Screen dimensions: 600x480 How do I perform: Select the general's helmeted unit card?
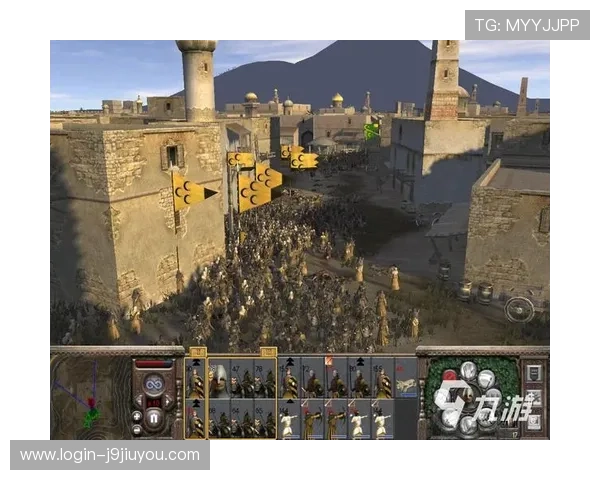[218, 380]
